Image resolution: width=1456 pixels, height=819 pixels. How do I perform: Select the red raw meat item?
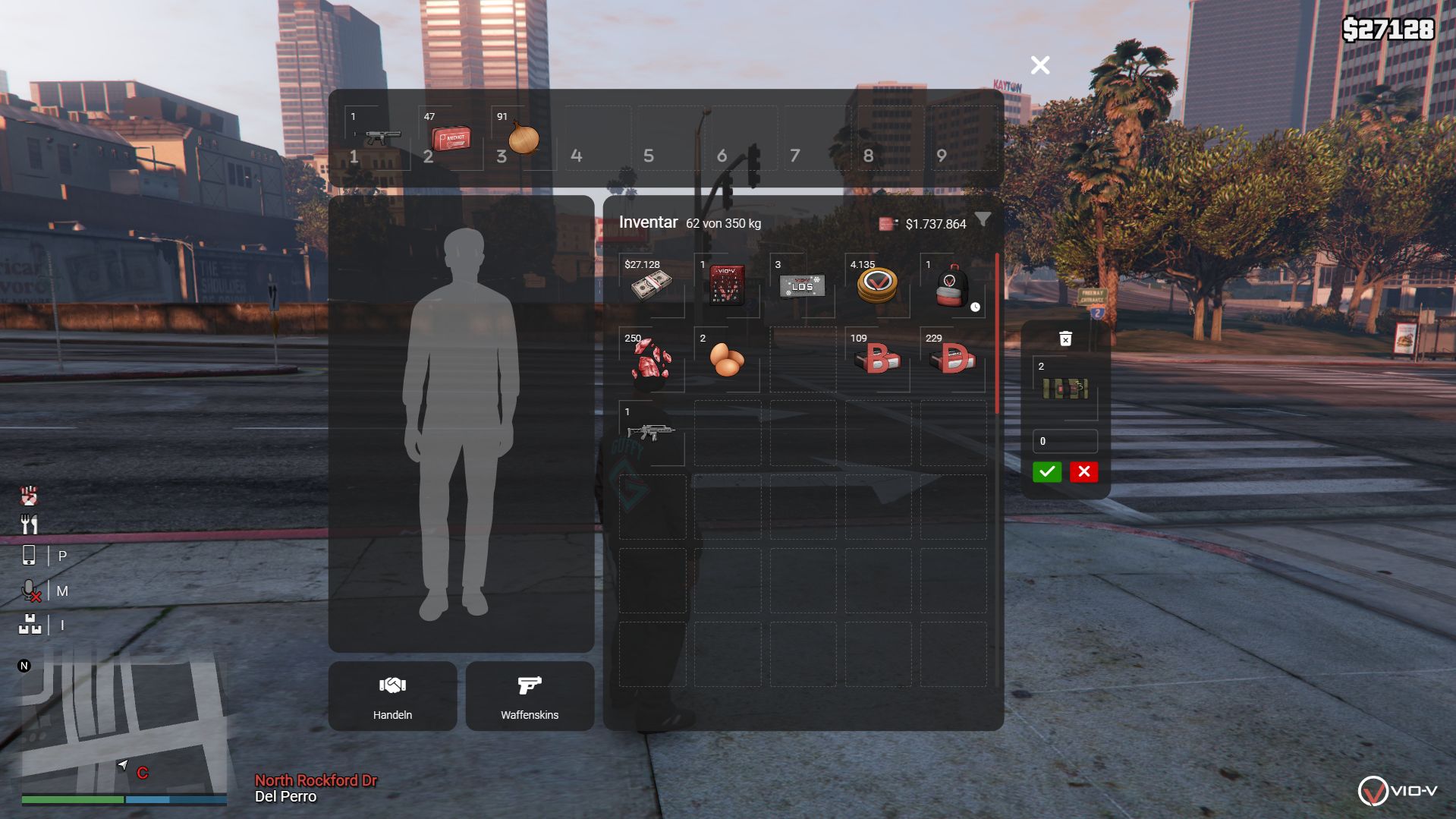click(651, 359)
